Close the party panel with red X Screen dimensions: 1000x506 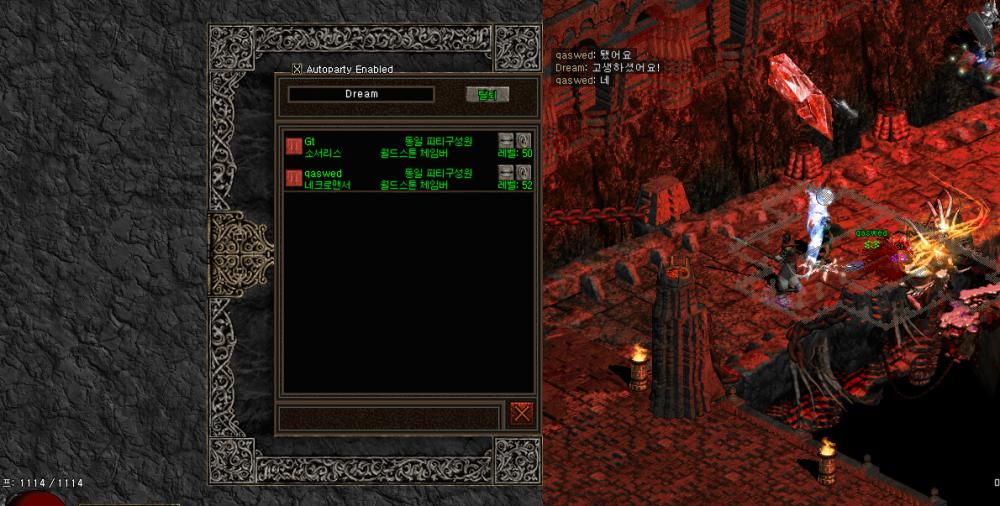520,413
